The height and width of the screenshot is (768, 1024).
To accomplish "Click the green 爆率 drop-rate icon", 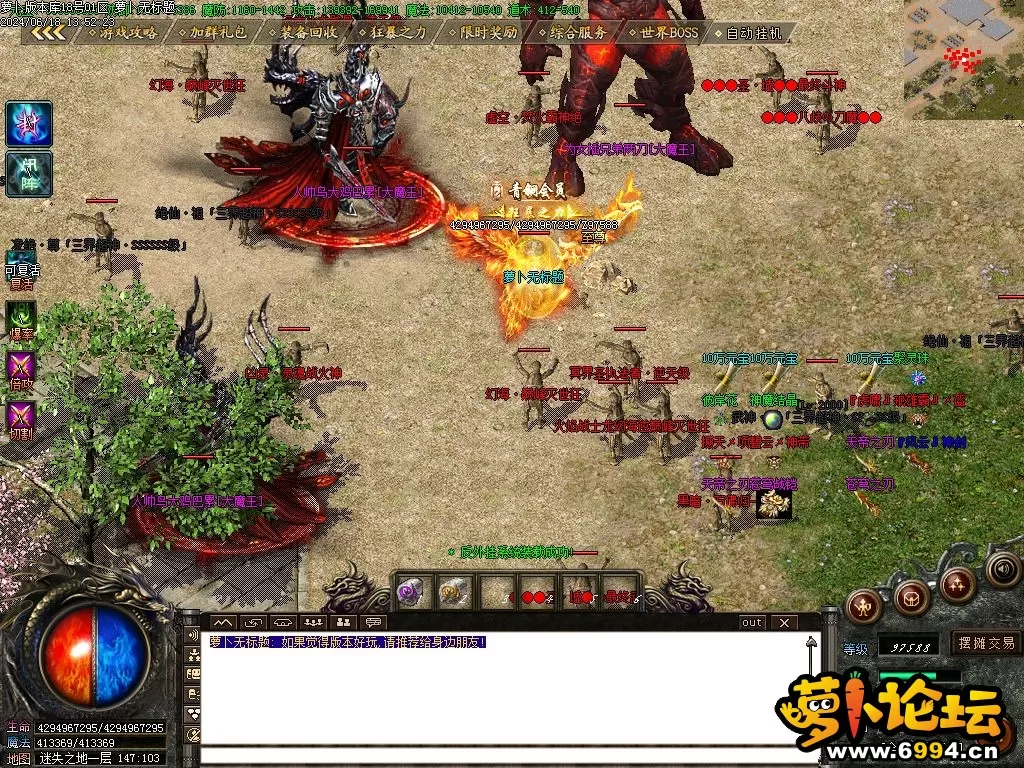I will [x=21, y=319].
